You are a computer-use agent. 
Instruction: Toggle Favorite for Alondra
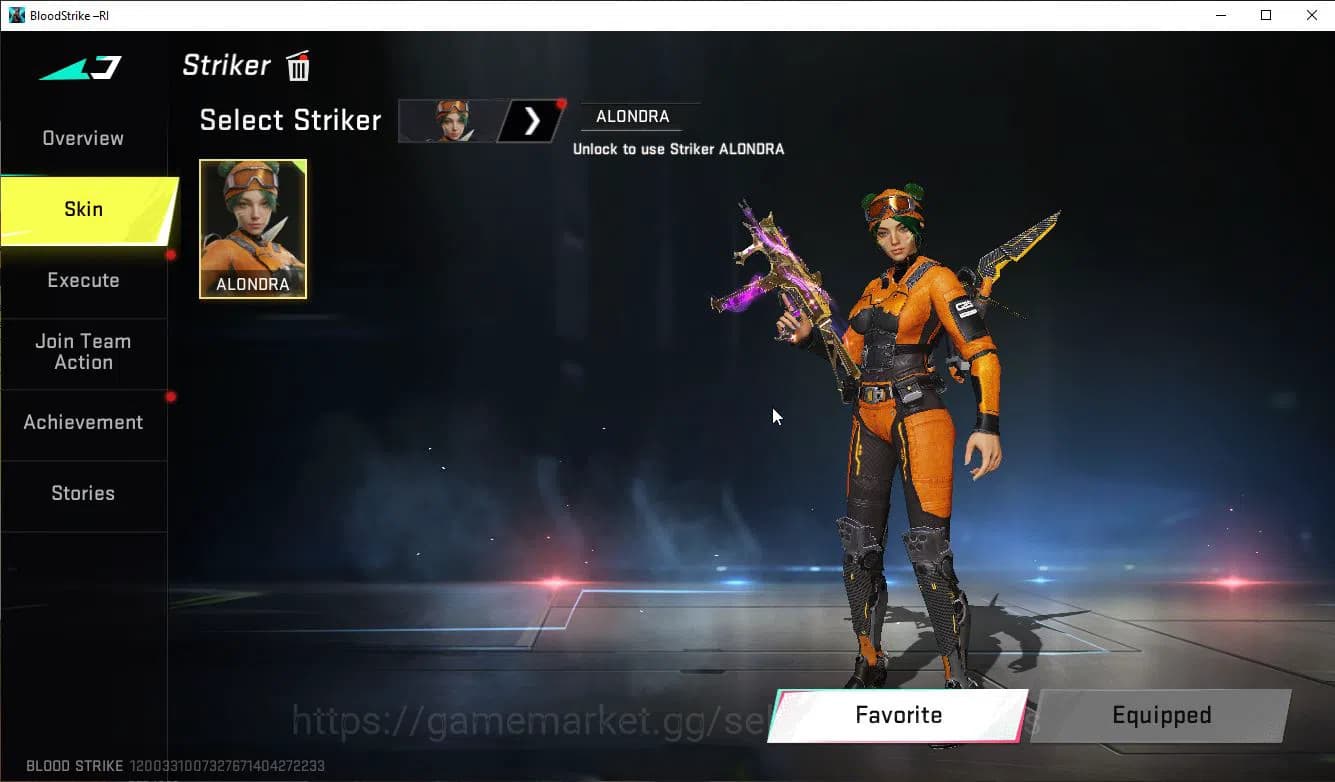point(897,715)
